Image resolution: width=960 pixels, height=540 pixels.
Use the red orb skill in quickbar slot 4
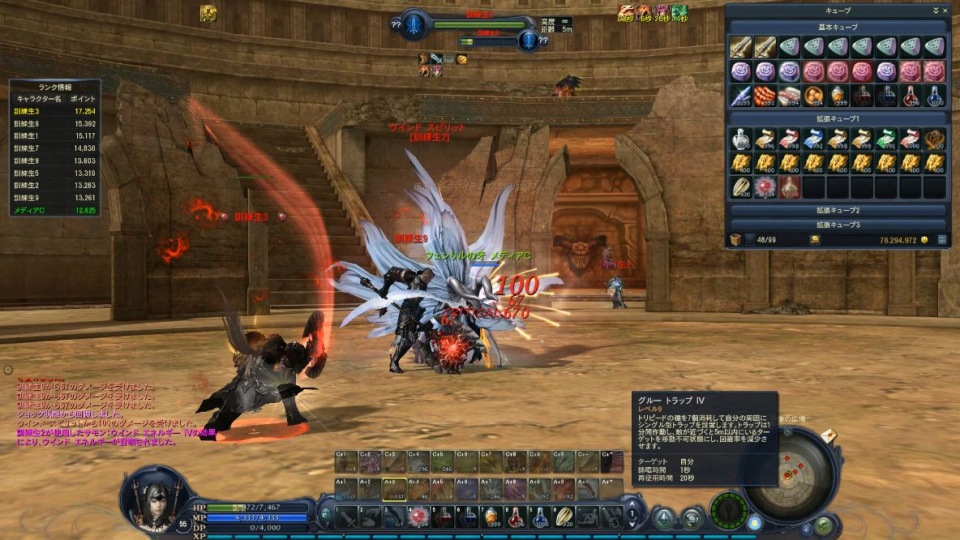[x=419, y=517]
